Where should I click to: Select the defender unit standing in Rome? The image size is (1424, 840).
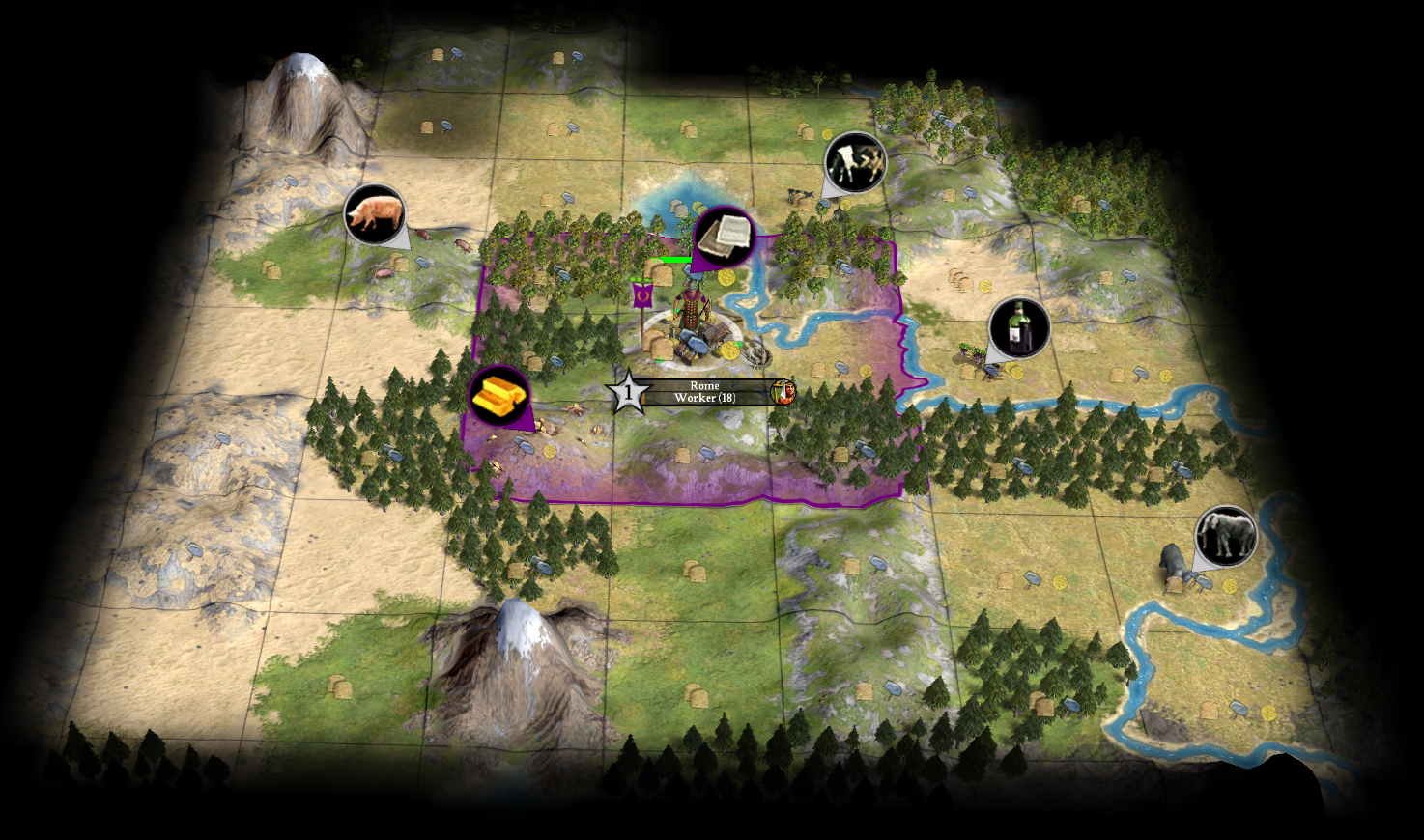(691, 309)
